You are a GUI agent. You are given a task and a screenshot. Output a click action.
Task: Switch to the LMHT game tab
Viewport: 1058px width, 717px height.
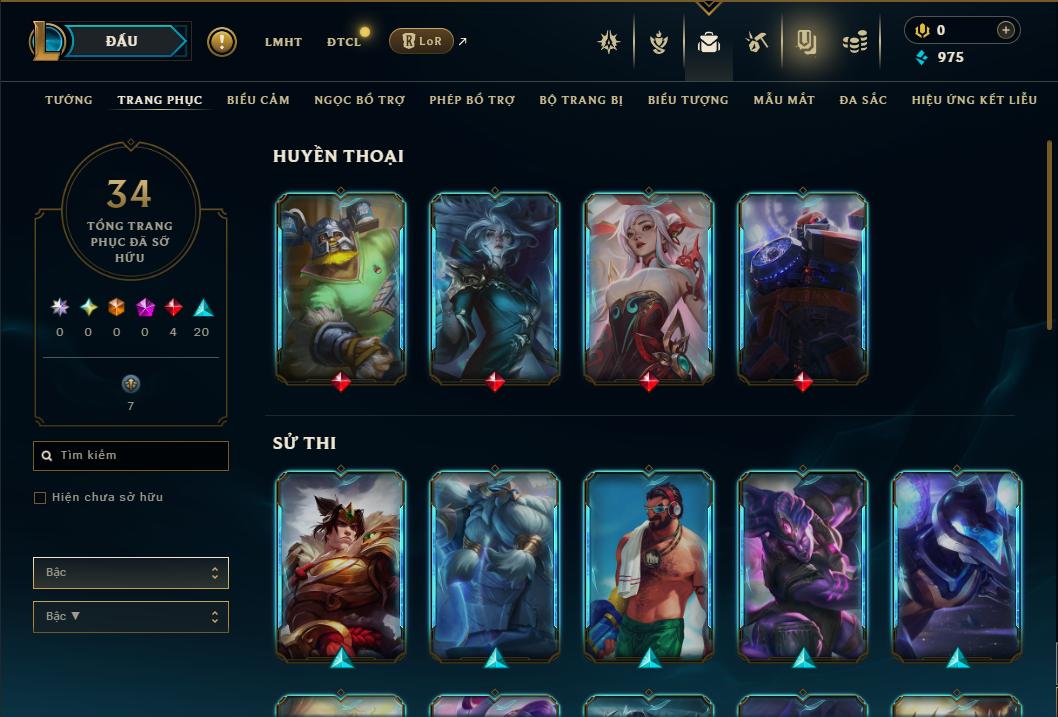point(283,42)
